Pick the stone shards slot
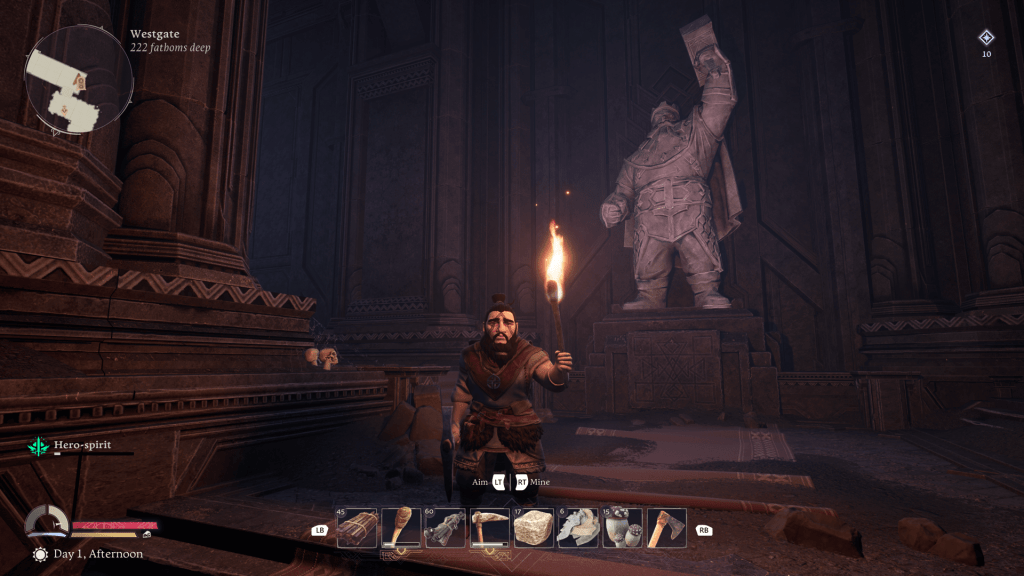This screenshot has height=576, width=1024. point(578,528)
